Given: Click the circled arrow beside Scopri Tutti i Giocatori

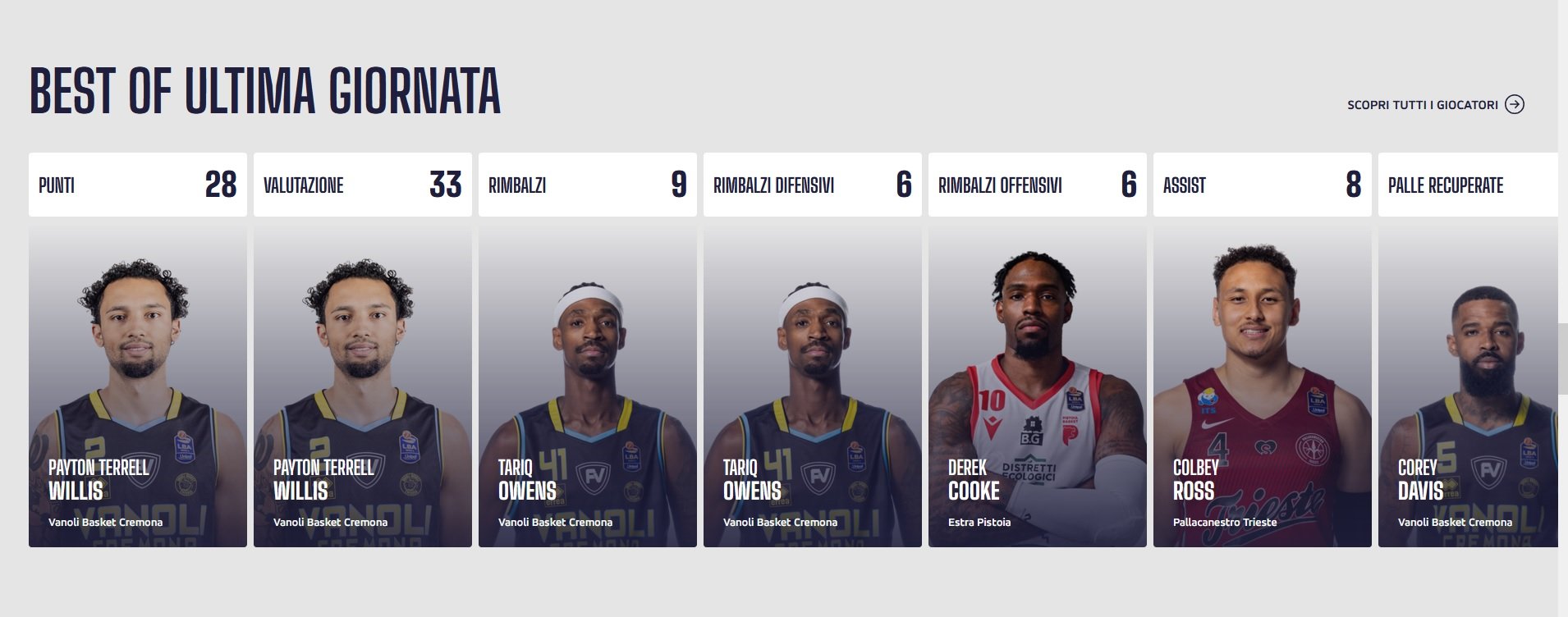Looking at the screenshot, I should click(1515, 104).
